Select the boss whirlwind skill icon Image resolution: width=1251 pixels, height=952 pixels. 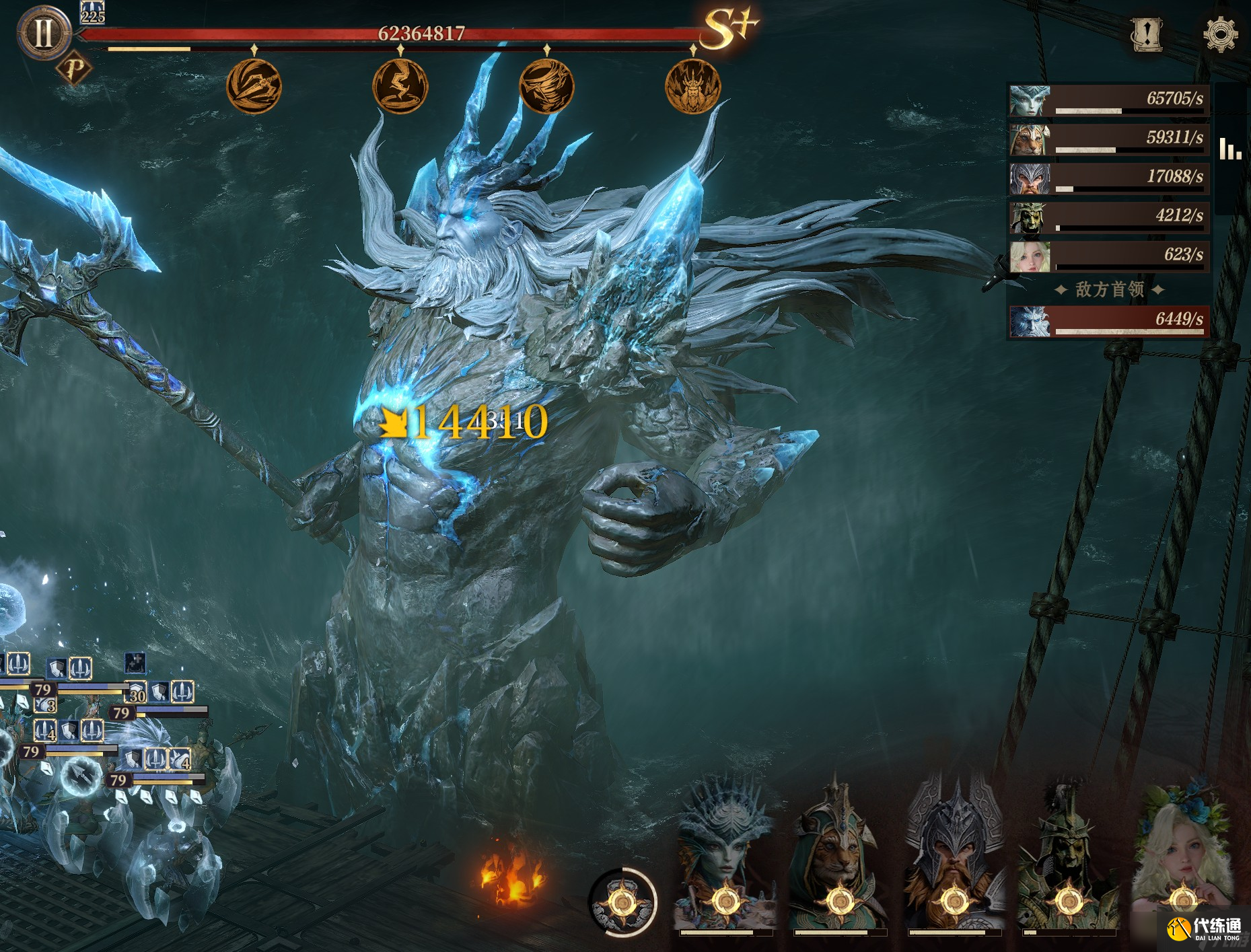(x=546, y=86)
